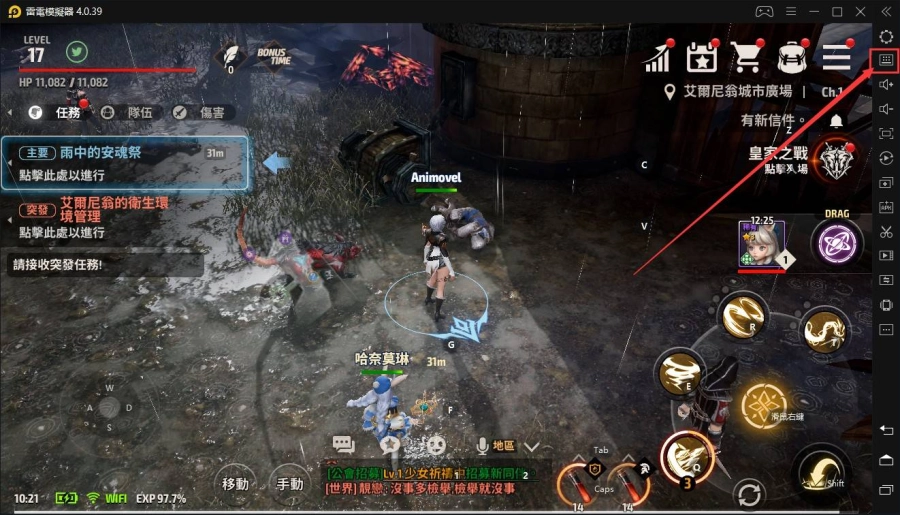900x515 pixels.
Task: Open the shopping cart store
Action: [746, 58]
